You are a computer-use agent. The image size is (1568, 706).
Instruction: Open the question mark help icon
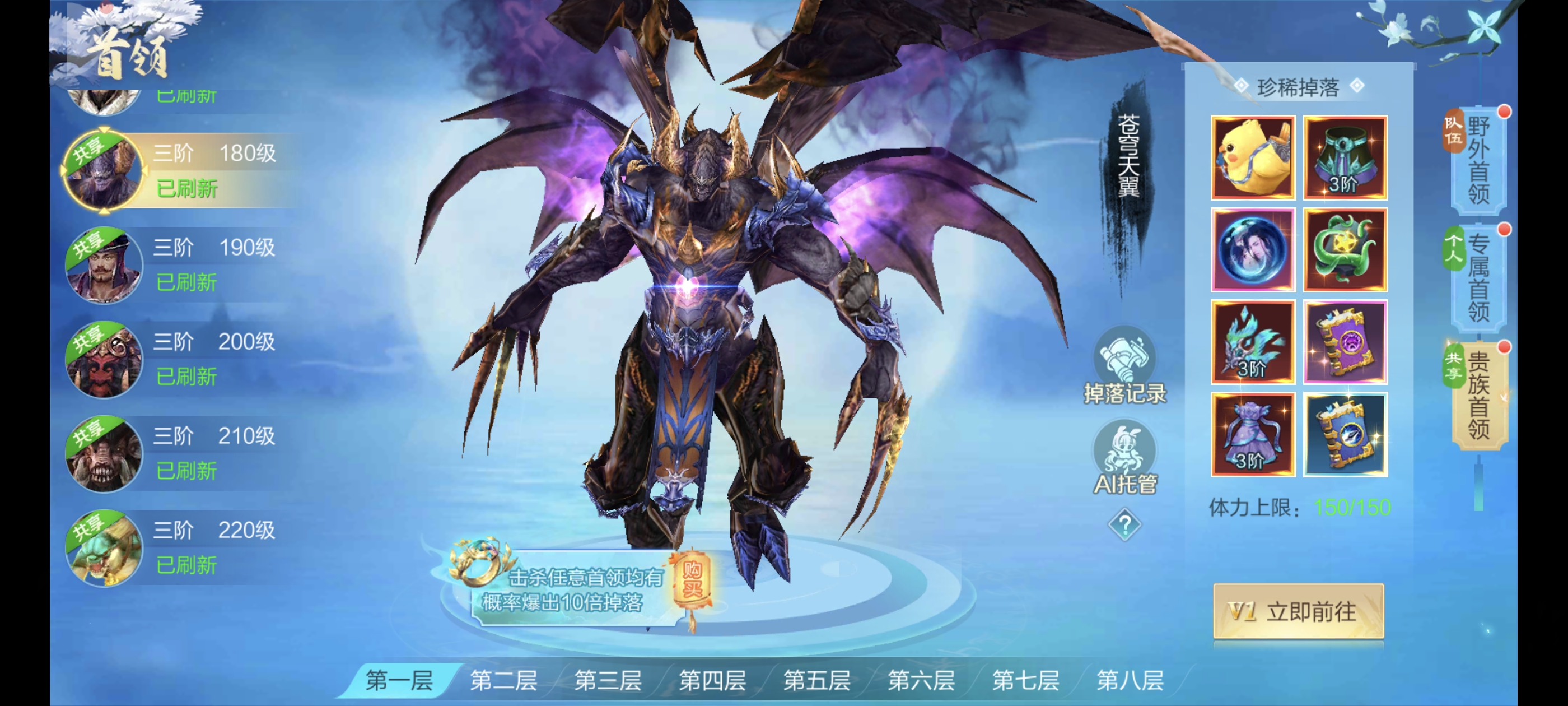[1124, 524]
